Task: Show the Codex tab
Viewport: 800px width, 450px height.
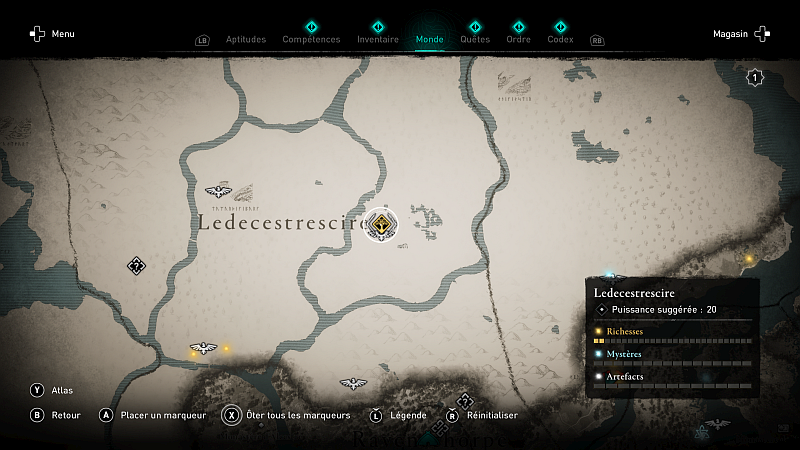Action: point(560,39)
